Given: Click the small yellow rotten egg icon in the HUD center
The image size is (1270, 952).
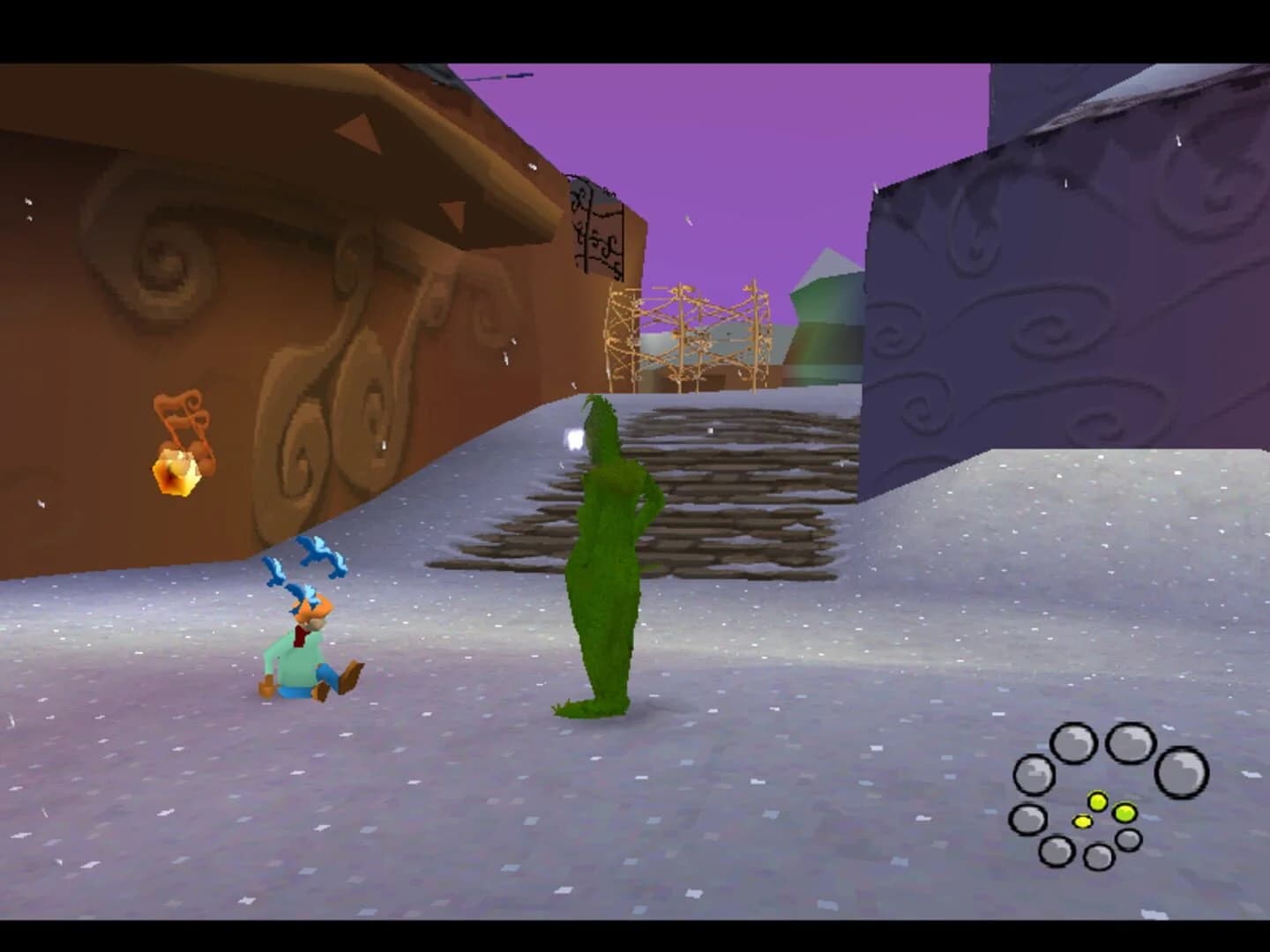Looking at the screenshot, I should coord(1098,802).
